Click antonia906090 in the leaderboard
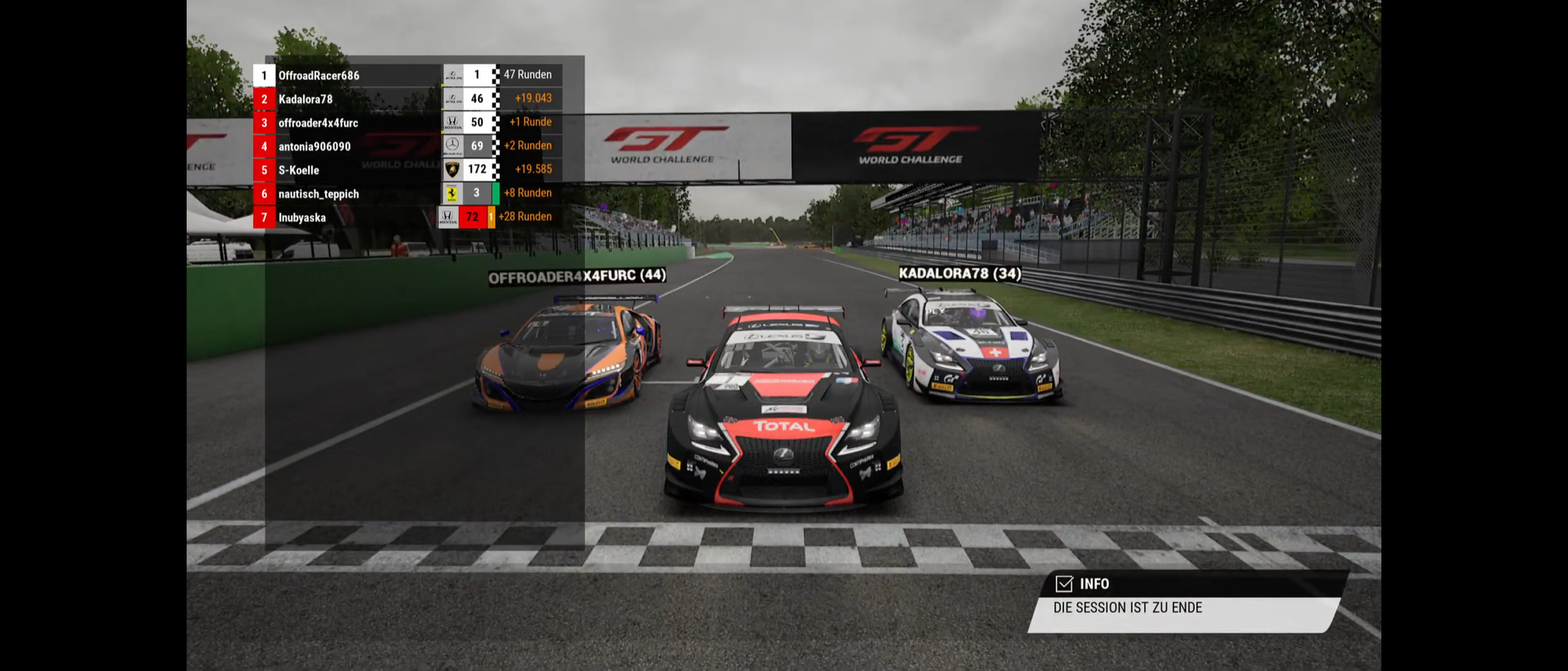 tap(314, 146)
